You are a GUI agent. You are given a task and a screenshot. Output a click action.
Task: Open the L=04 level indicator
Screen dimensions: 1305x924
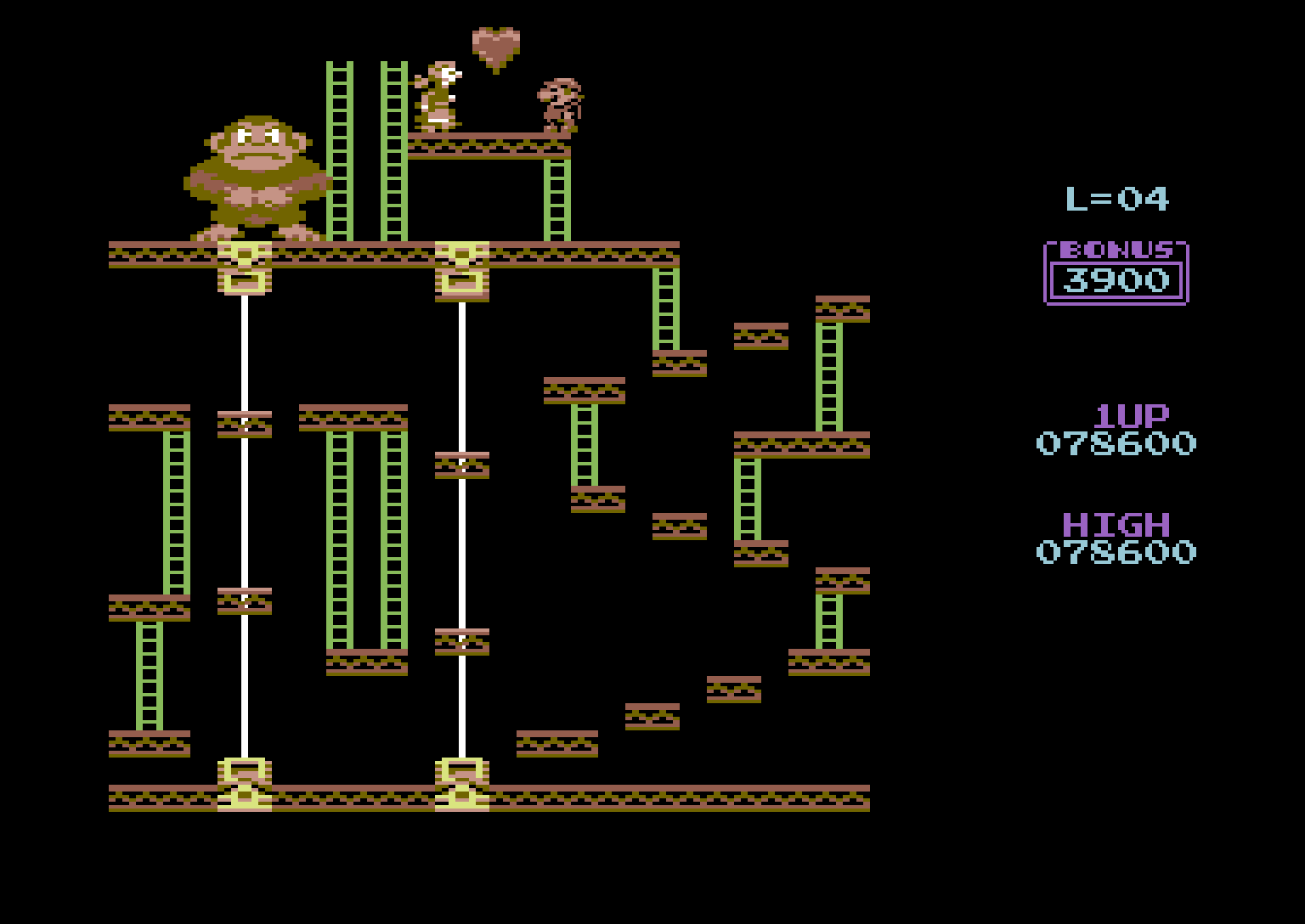(1117, 197)
